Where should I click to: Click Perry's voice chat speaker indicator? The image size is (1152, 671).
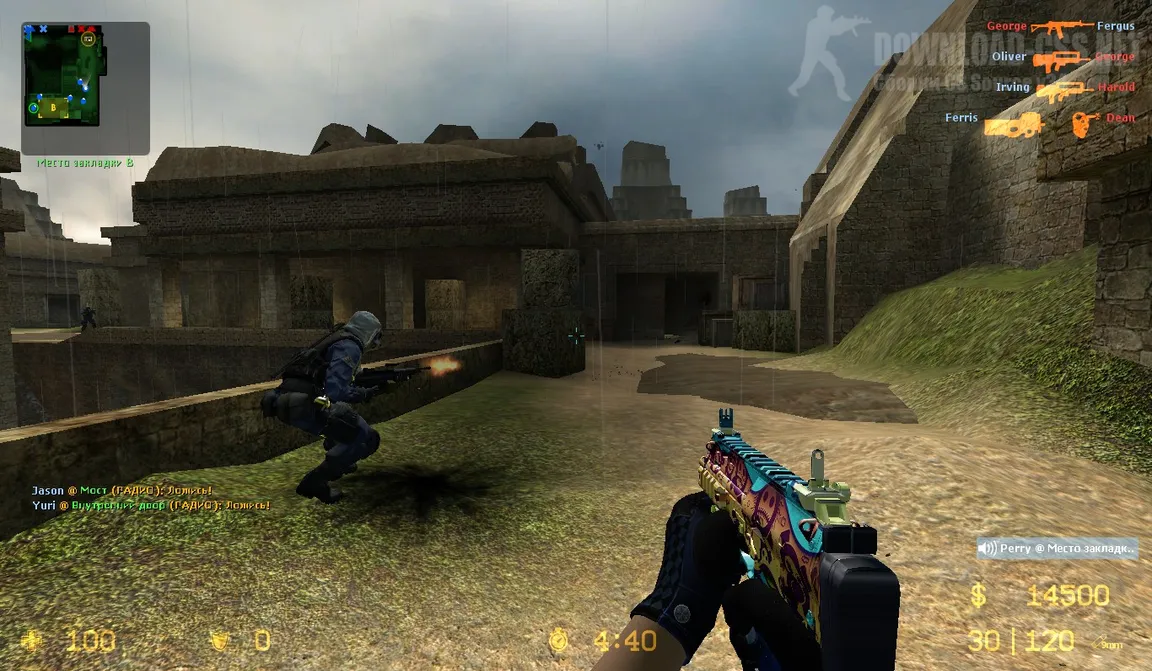988,548
